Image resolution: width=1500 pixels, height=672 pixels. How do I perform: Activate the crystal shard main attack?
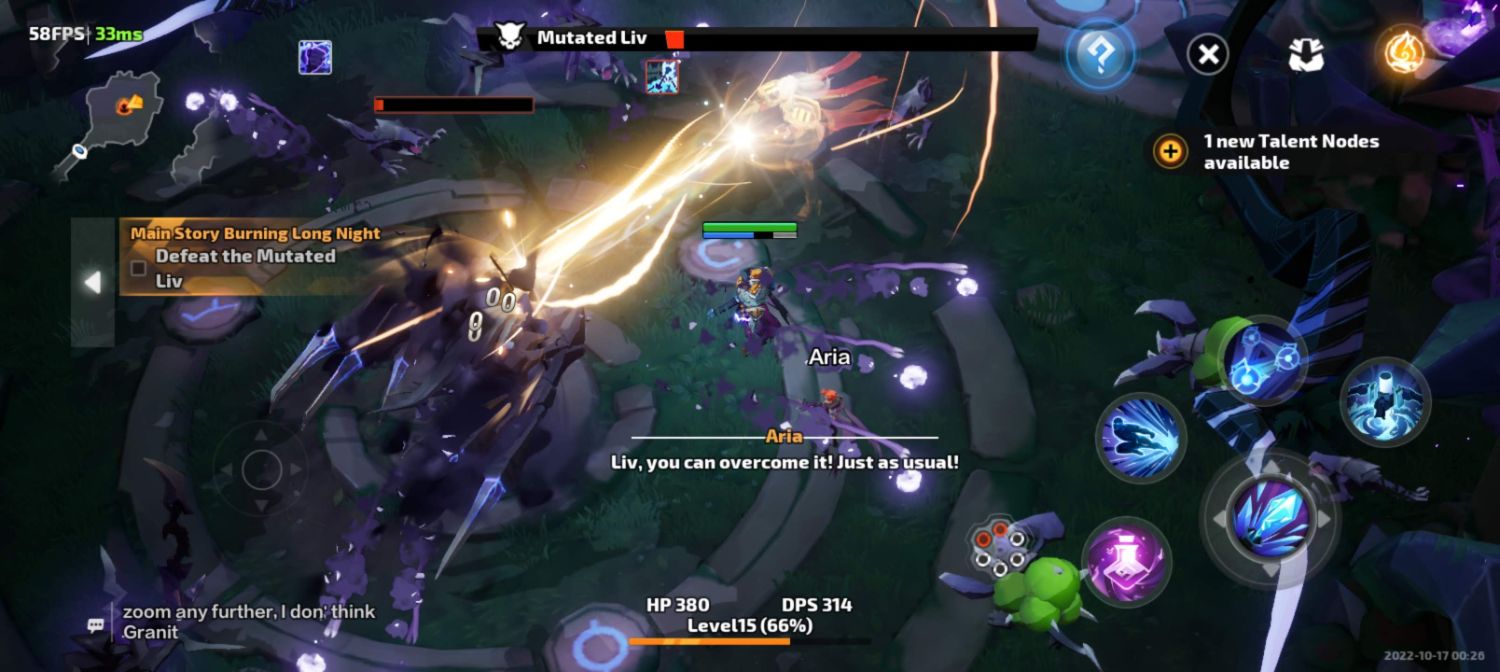pos(1270,517)
